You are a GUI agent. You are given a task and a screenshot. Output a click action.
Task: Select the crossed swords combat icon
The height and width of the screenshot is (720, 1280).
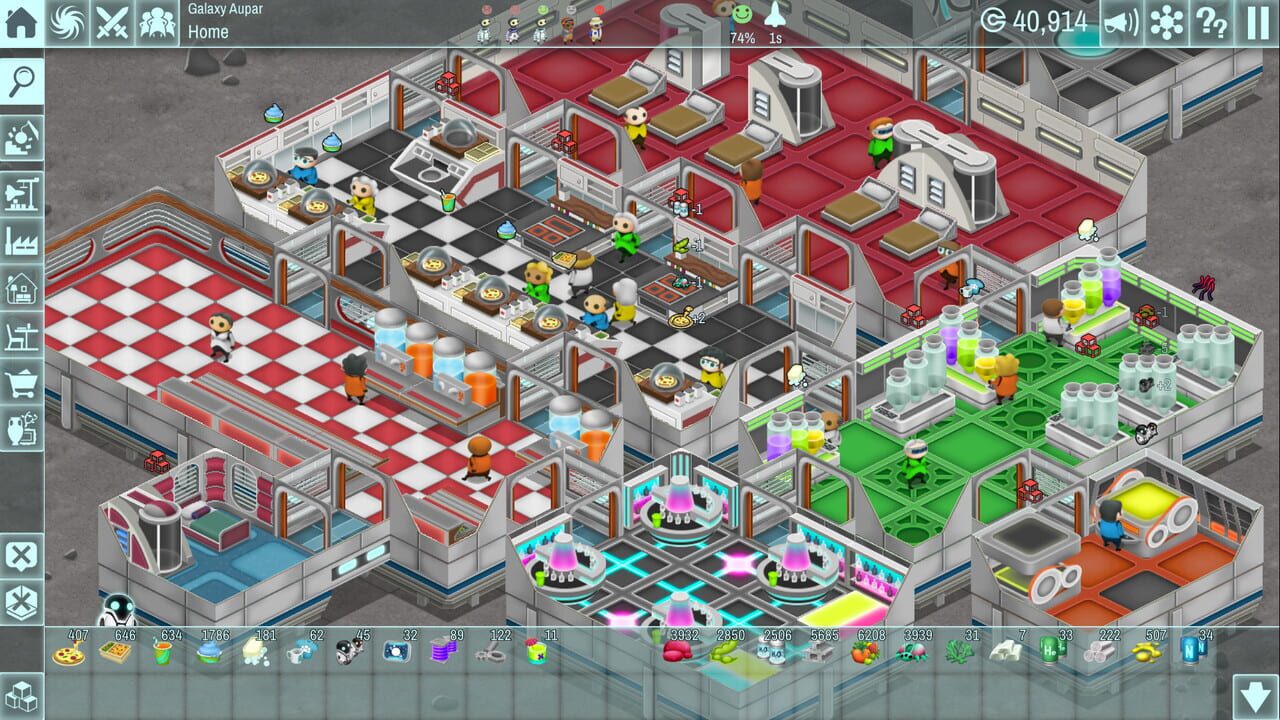[x=113, y=20]
